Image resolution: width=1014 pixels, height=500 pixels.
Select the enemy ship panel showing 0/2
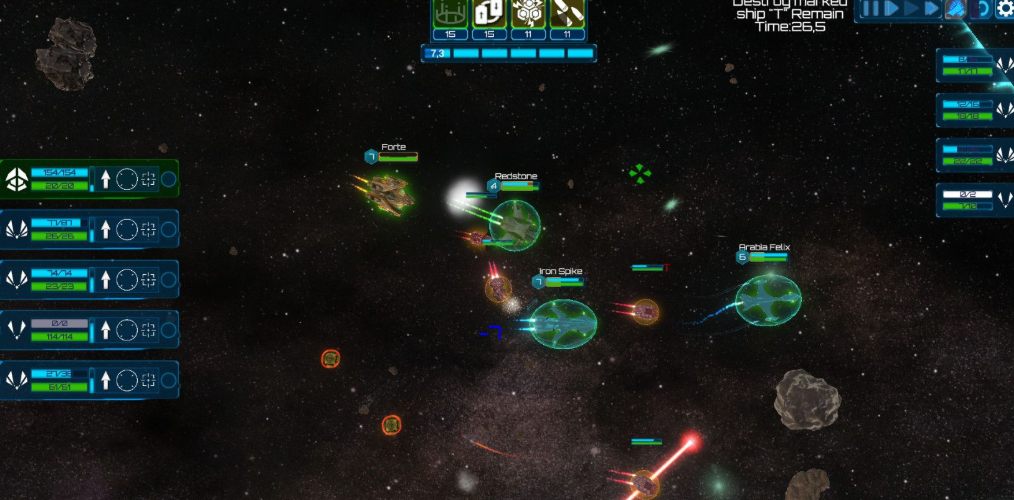[974, 200]
